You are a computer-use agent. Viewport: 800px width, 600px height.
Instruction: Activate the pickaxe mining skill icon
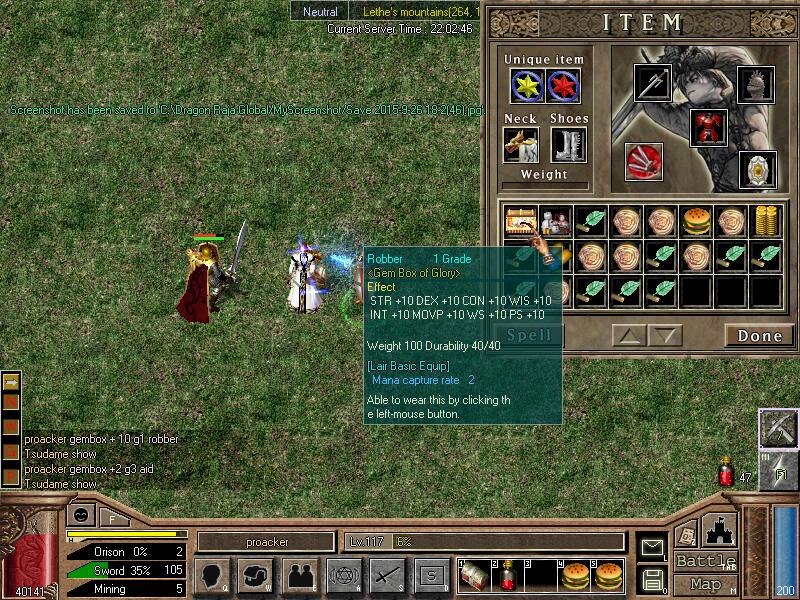coord(777,428)
